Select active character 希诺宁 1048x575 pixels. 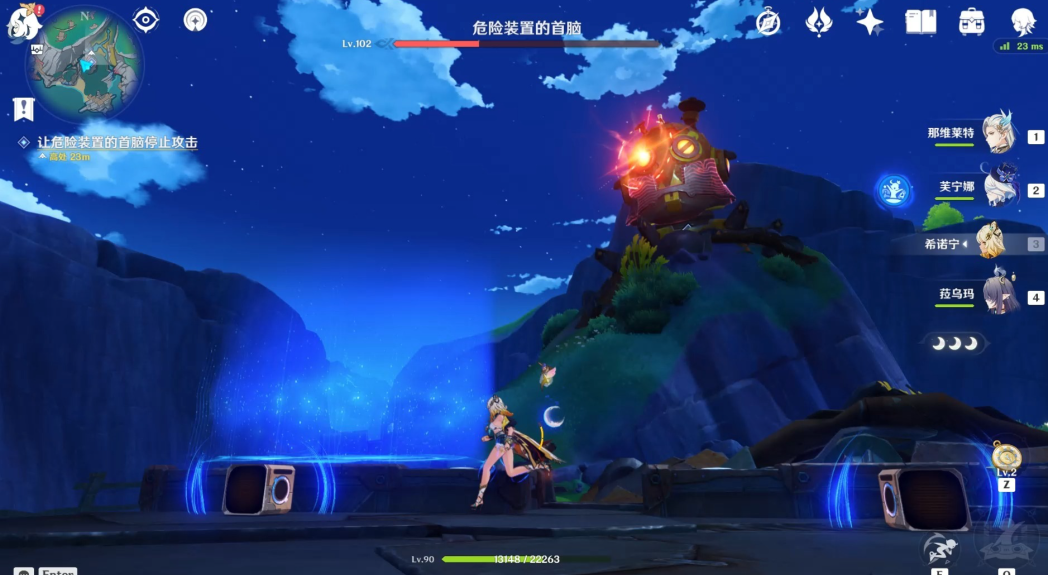tap(992, 243)
